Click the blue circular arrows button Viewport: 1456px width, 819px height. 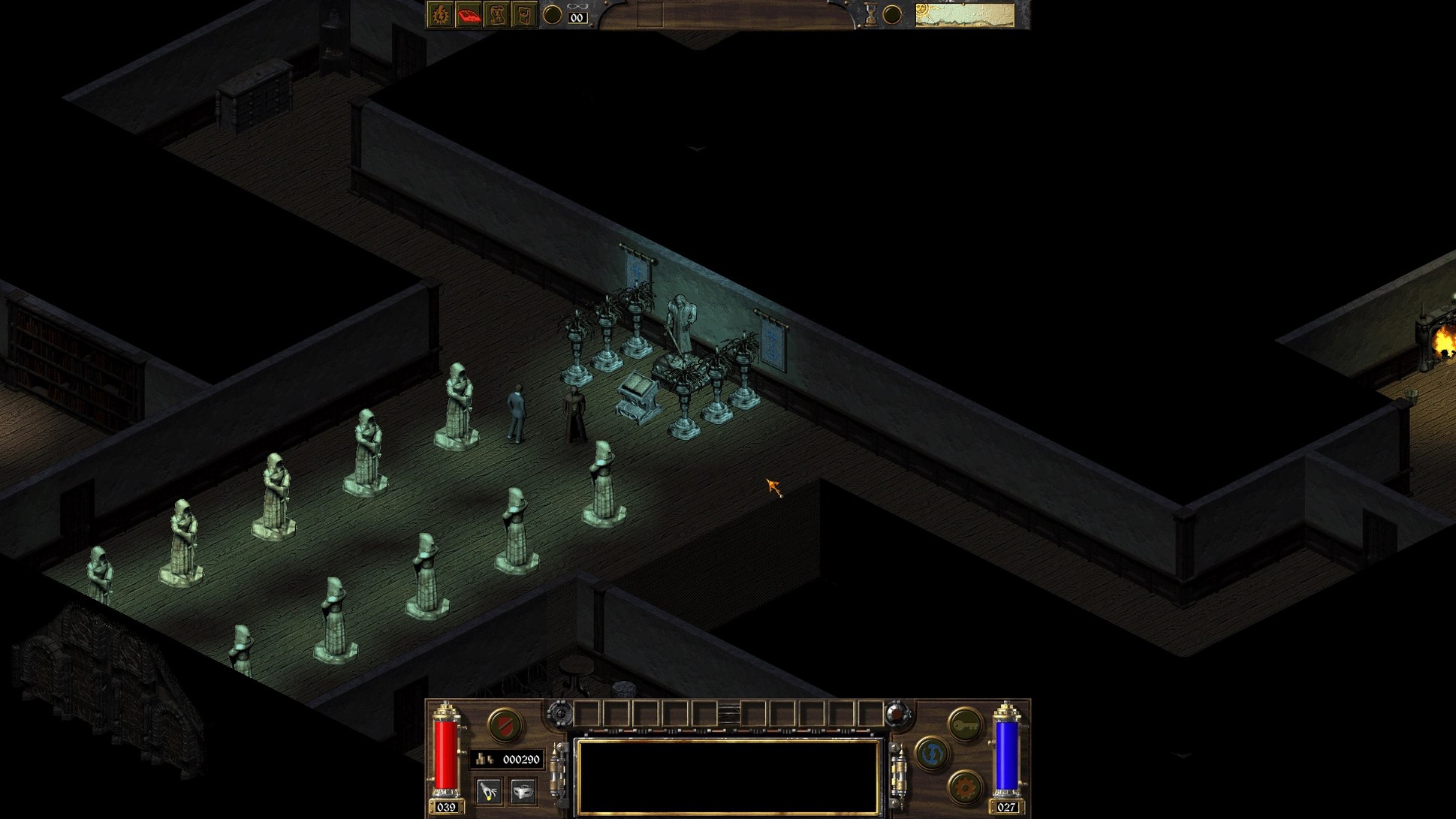pyautogui.click(x=932, y=754)
